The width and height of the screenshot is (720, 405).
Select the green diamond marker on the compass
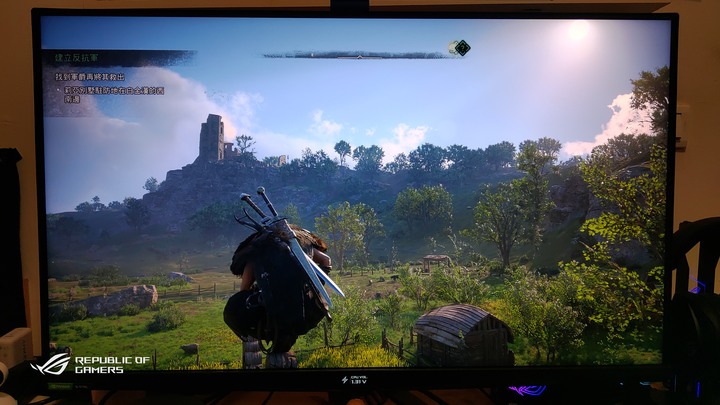461,47
